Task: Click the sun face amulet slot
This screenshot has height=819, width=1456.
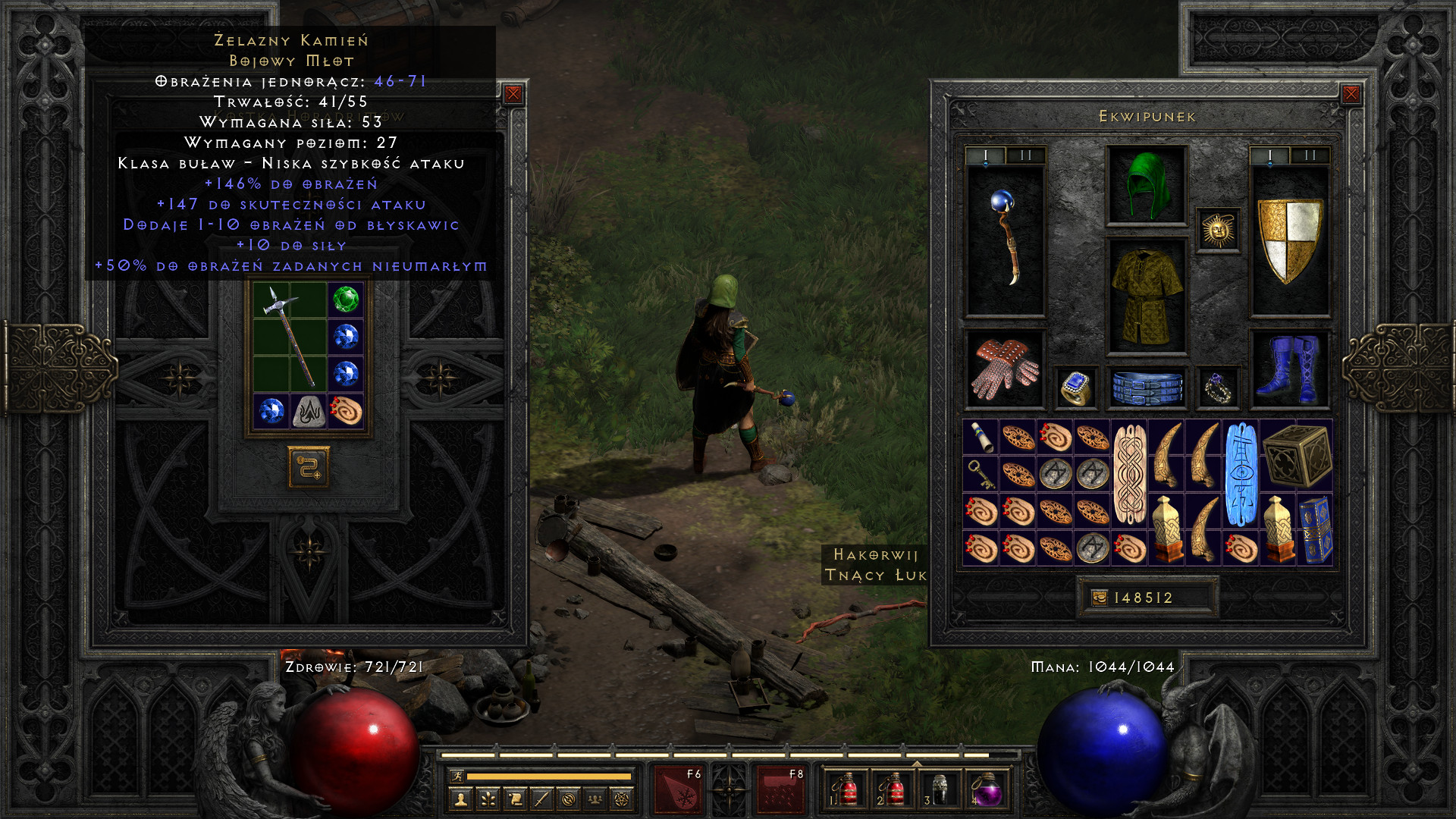Action: pos(1219,230)
